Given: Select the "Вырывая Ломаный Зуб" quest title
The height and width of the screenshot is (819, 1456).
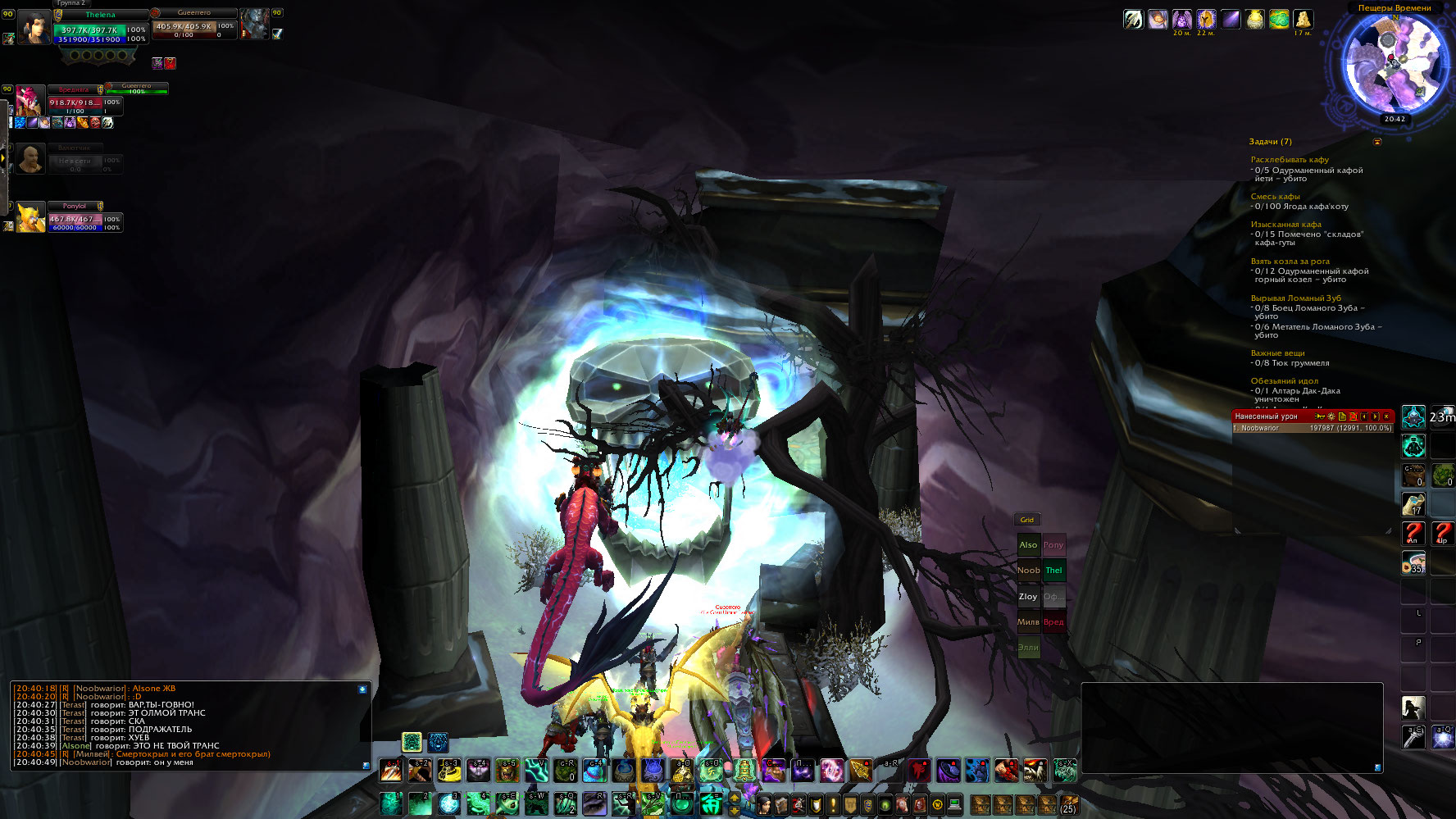Looking at the screenshot, I should pos(1295,298).
